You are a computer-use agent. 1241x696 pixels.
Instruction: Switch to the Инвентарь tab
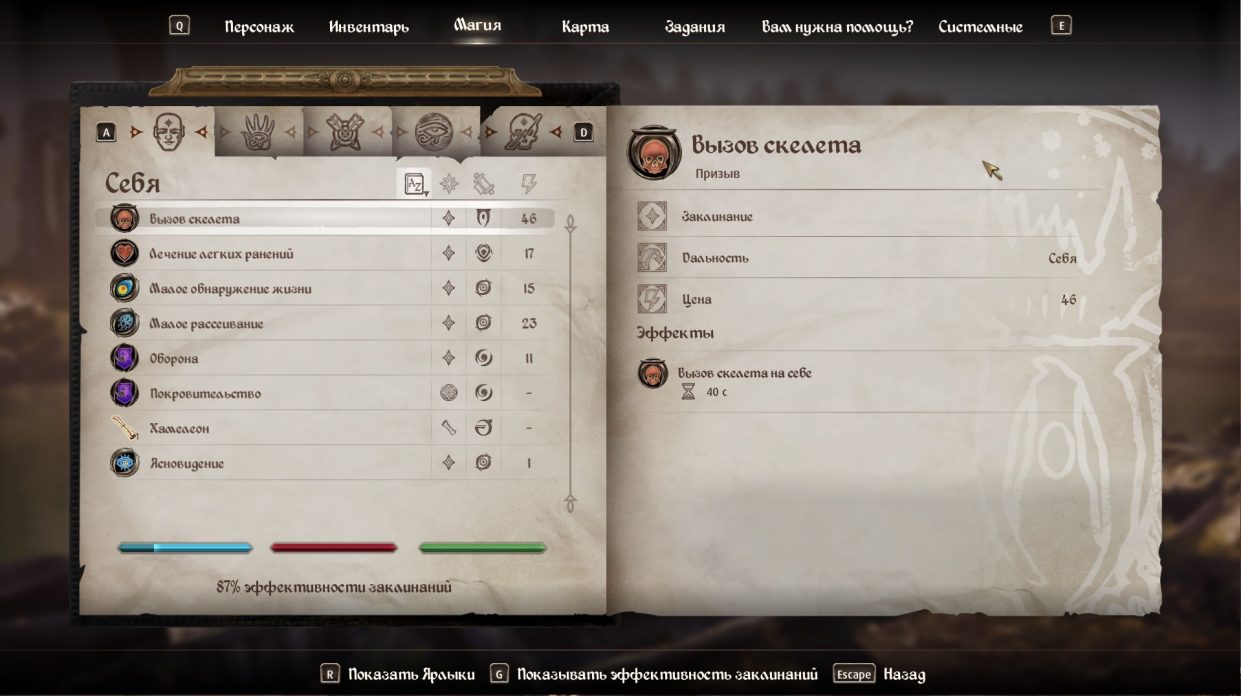[x=369, y=27]
